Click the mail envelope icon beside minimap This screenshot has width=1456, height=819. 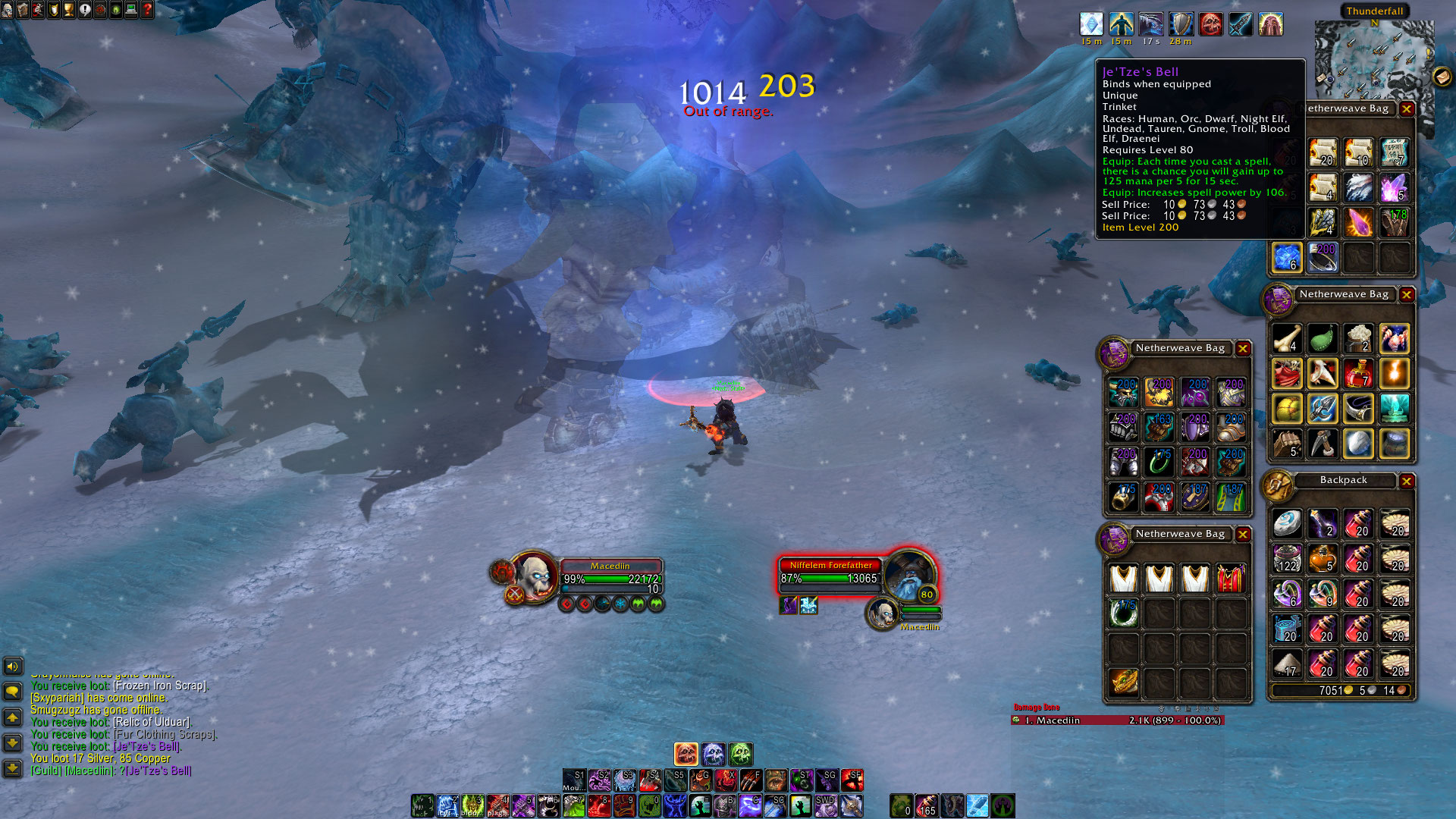tap(1442, 77)
